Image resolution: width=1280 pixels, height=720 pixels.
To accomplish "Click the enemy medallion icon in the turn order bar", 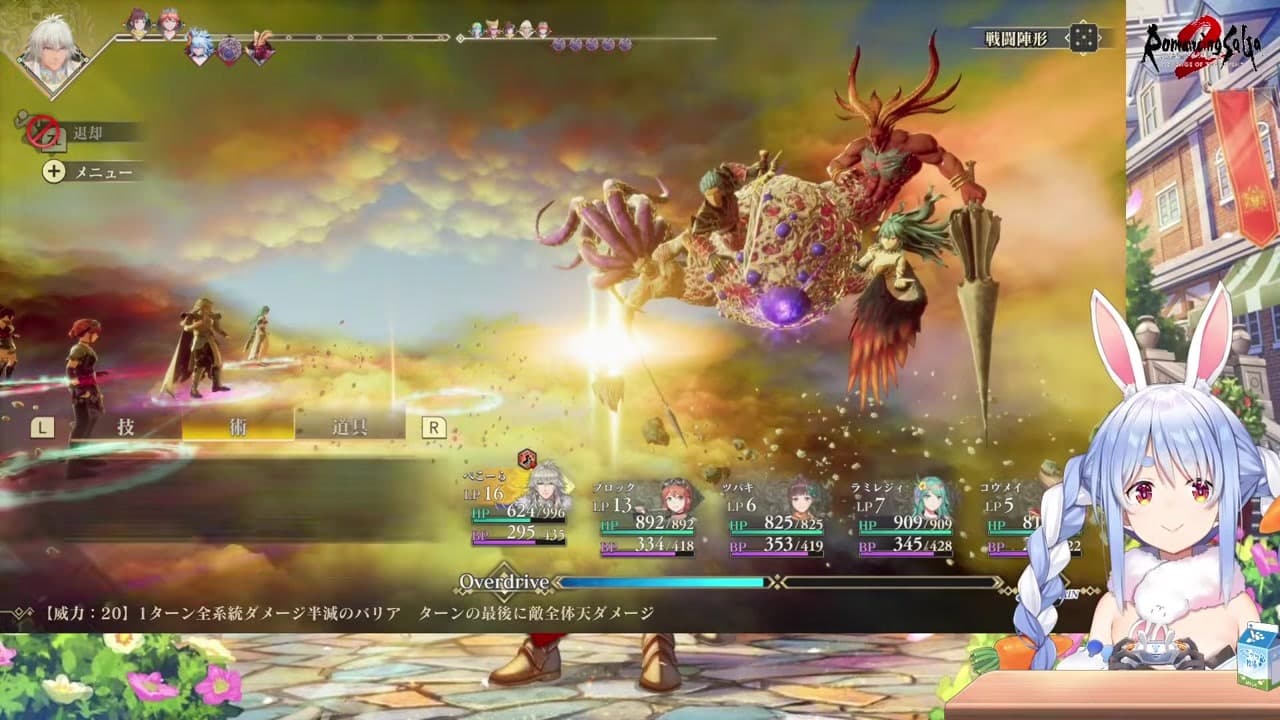I will (558, 45).
